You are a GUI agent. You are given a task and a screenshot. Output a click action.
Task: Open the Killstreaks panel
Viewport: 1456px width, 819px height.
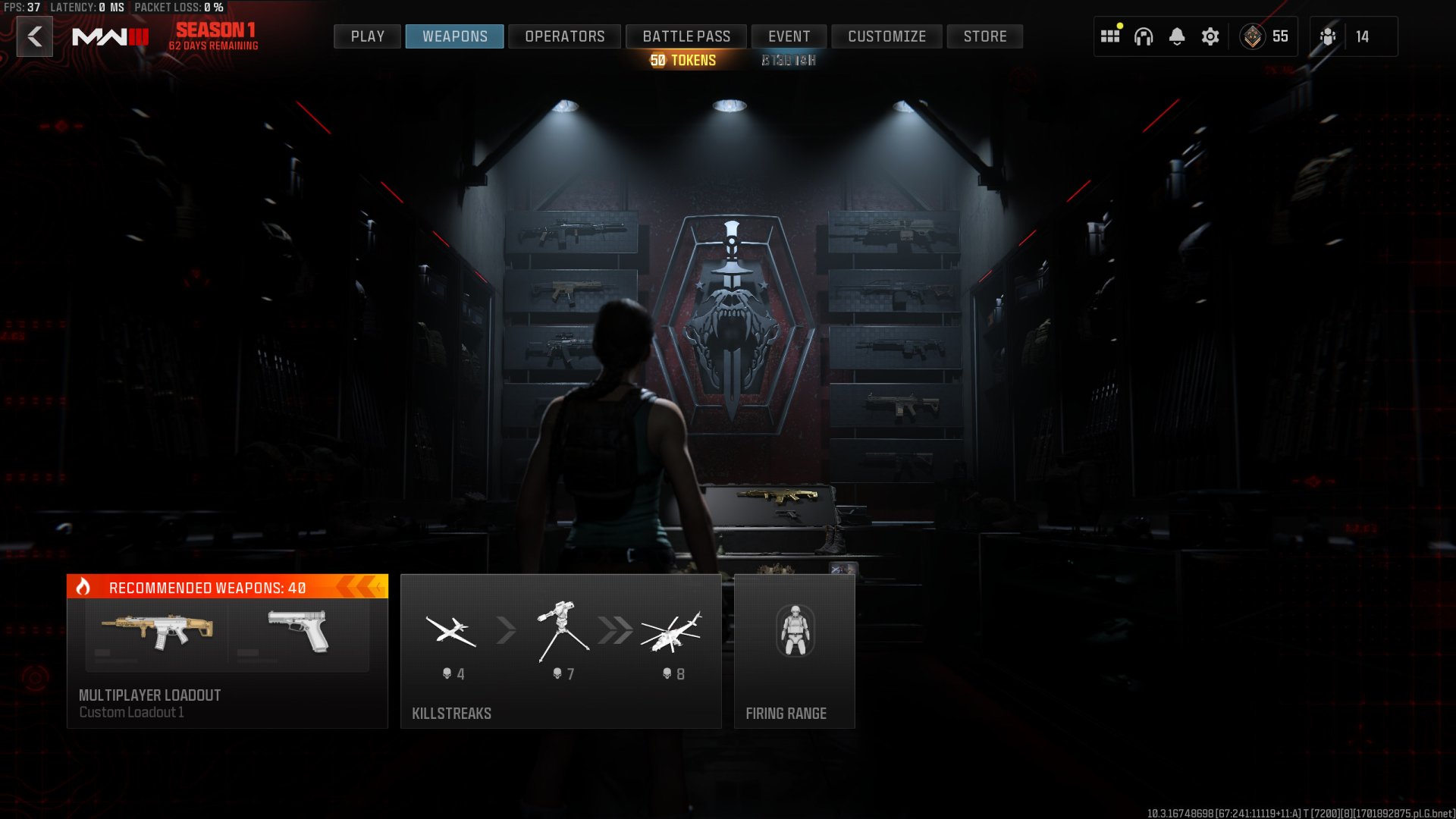pos(560,652)
